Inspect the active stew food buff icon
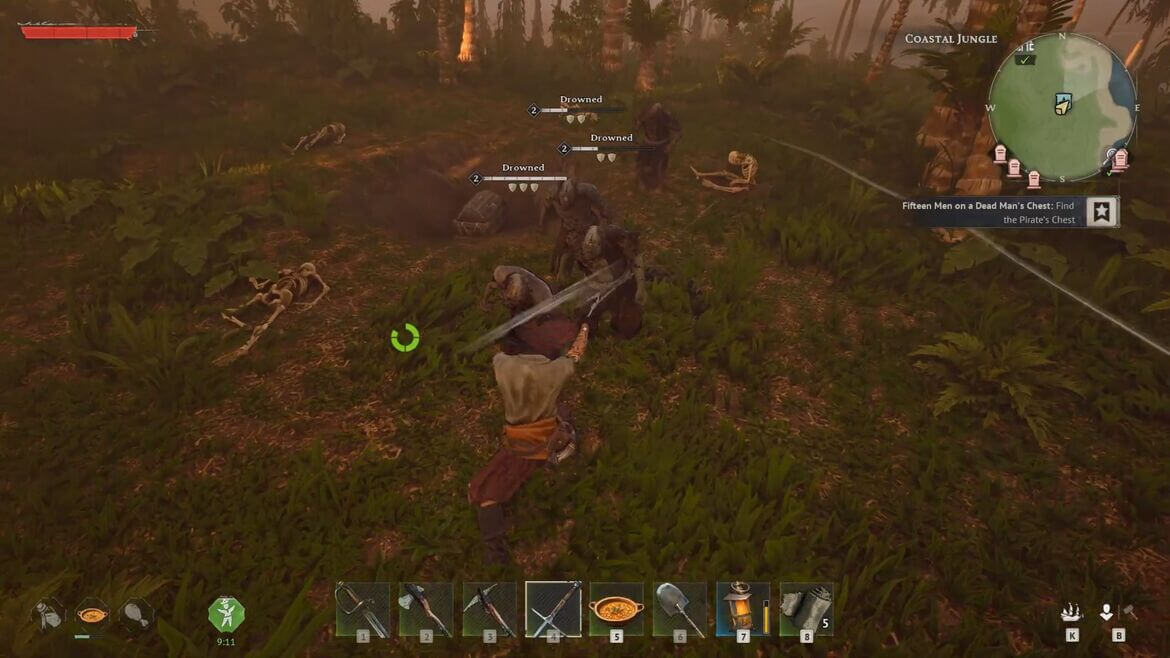The image size is (1170, 658). click(92, 613)
